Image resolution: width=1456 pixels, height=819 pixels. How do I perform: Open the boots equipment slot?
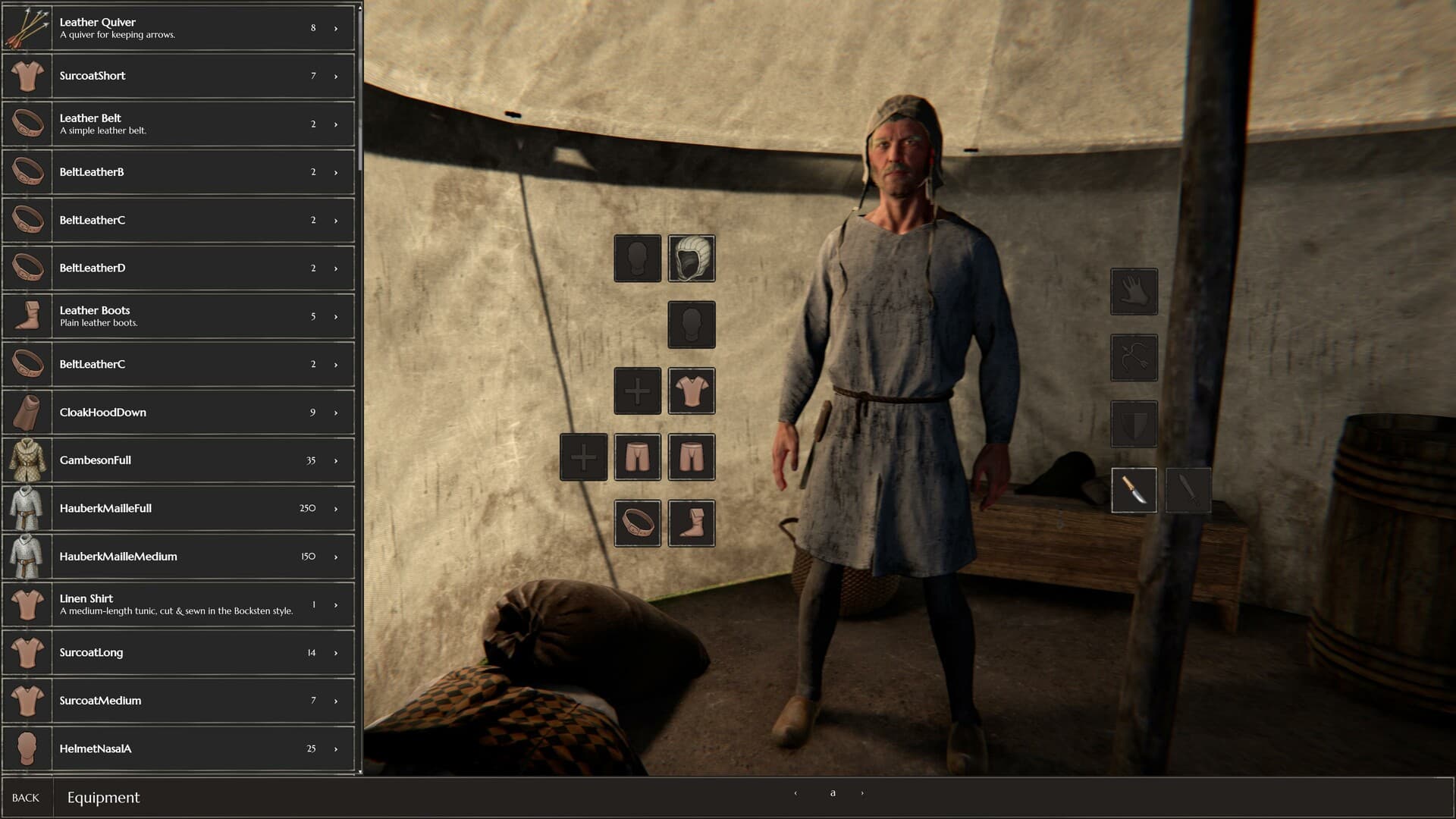pos(692,524)
